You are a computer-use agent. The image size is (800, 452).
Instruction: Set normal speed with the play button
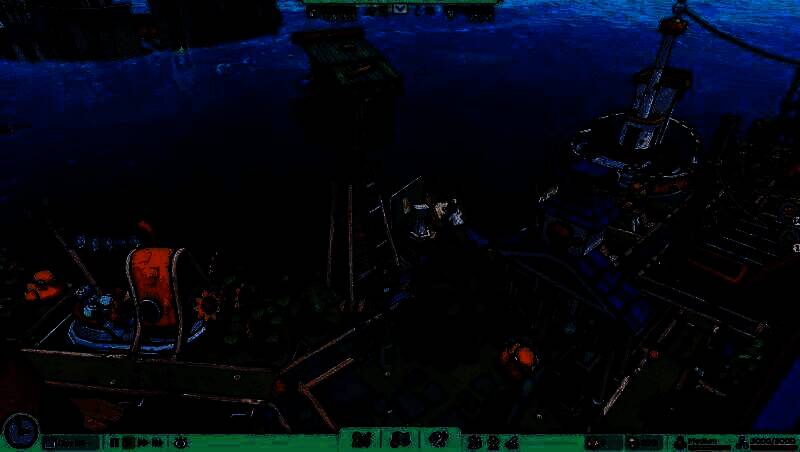129,442
